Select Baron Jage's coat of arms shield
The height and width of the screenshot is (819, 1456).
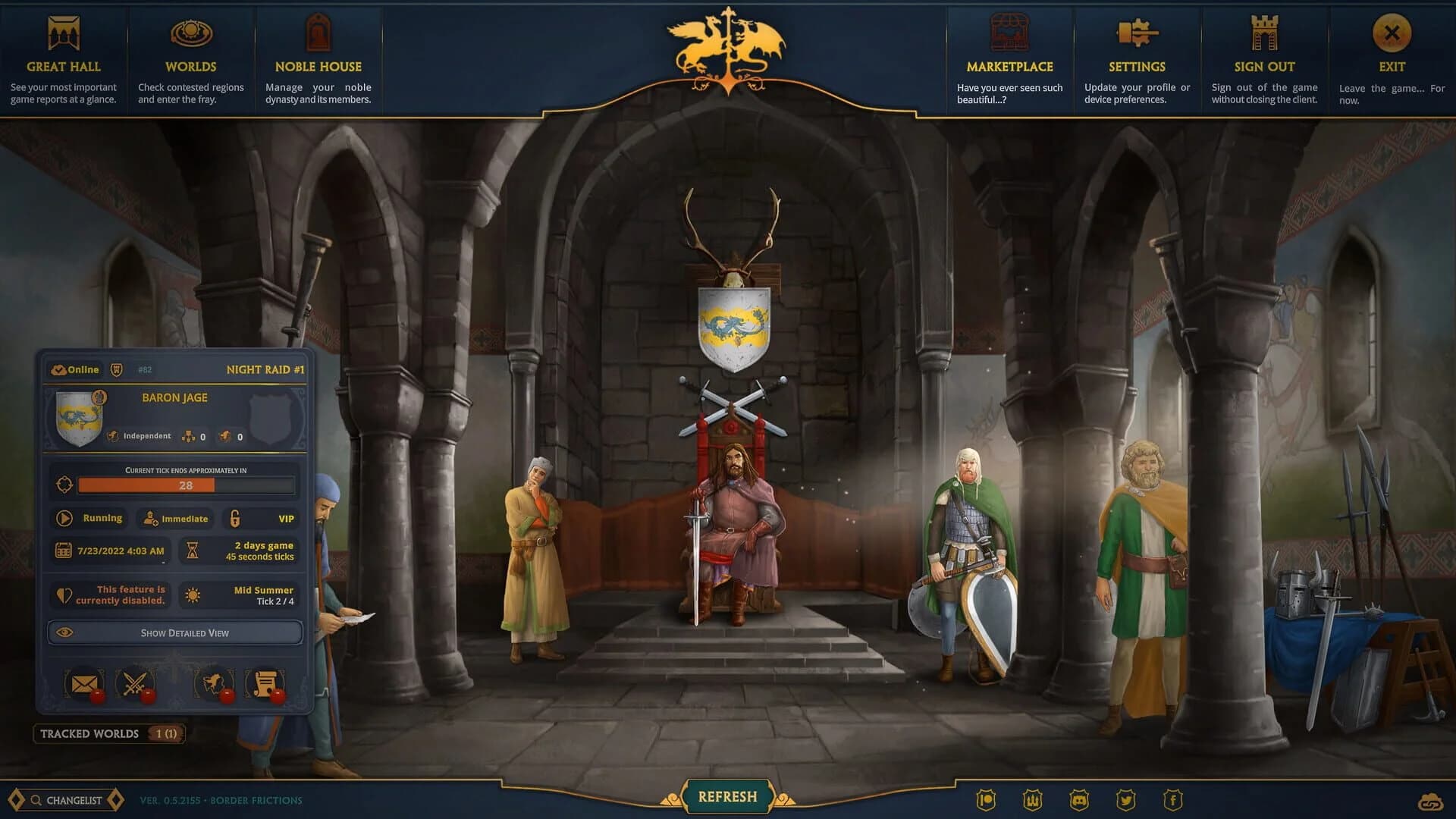[x=78, y=418]
